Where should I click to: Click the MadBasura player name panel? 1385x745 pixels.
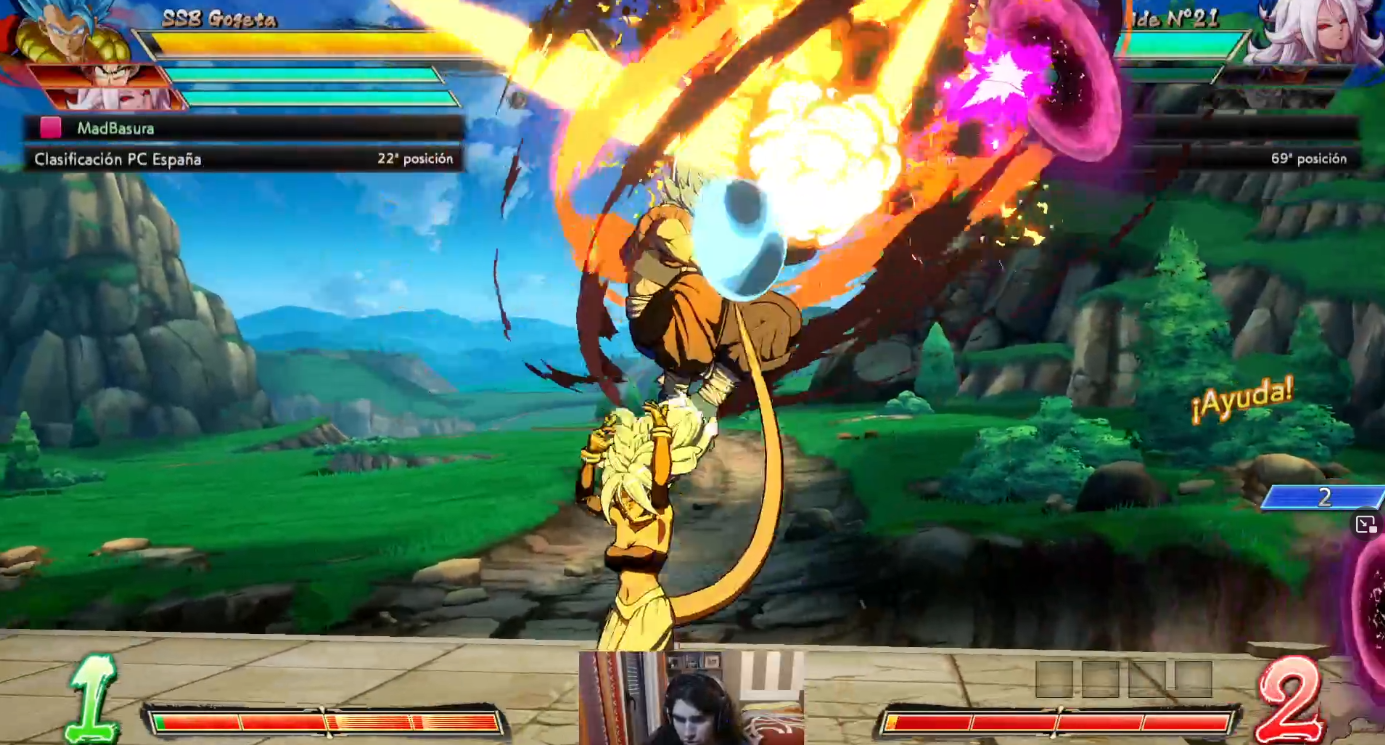pos(244,128)
